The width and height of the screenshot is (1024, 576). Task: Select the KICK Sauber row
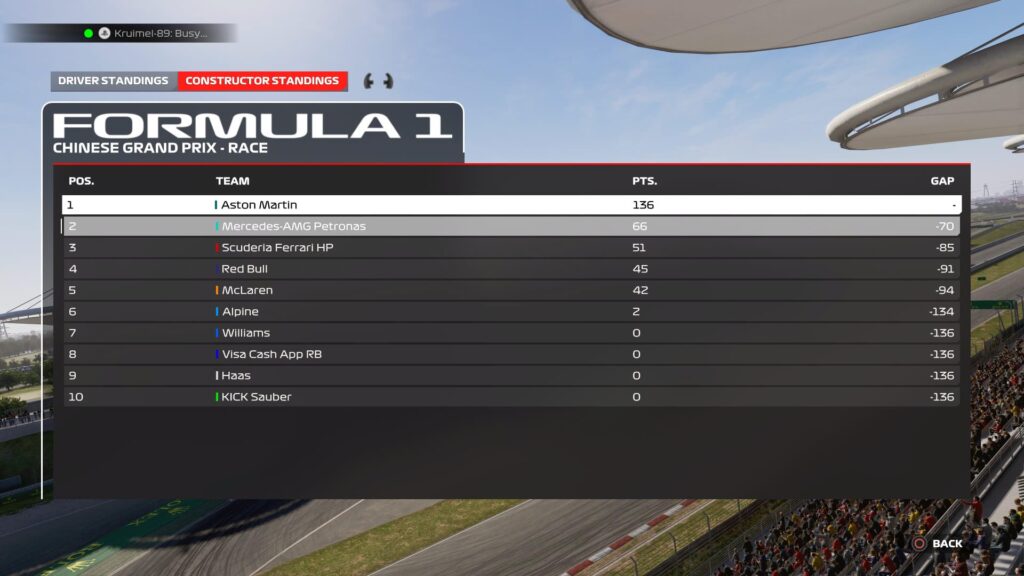tap(511, 397)
